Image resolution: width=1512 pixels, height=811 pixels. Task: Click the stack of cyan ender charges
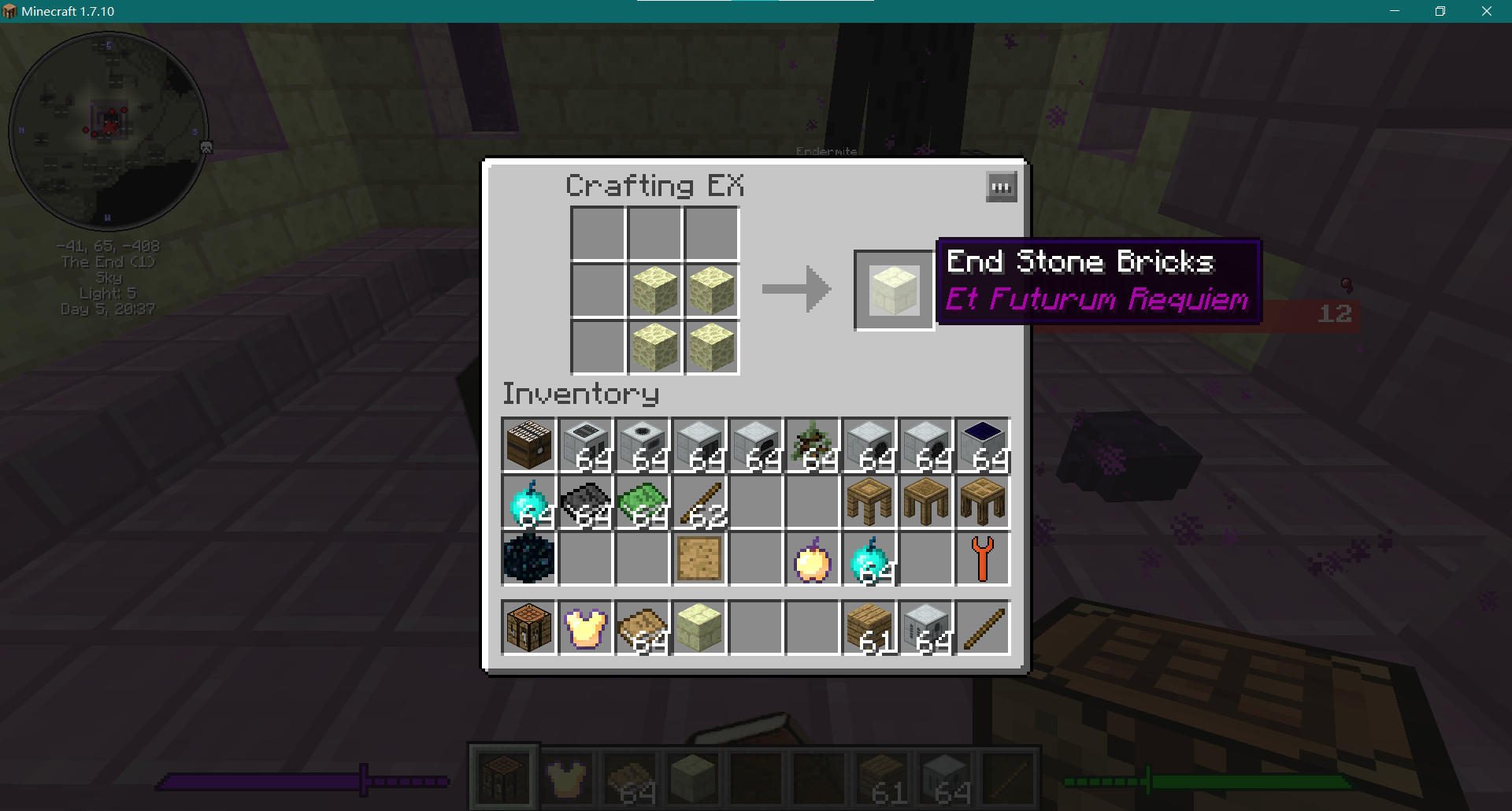[x=529, y=502]
